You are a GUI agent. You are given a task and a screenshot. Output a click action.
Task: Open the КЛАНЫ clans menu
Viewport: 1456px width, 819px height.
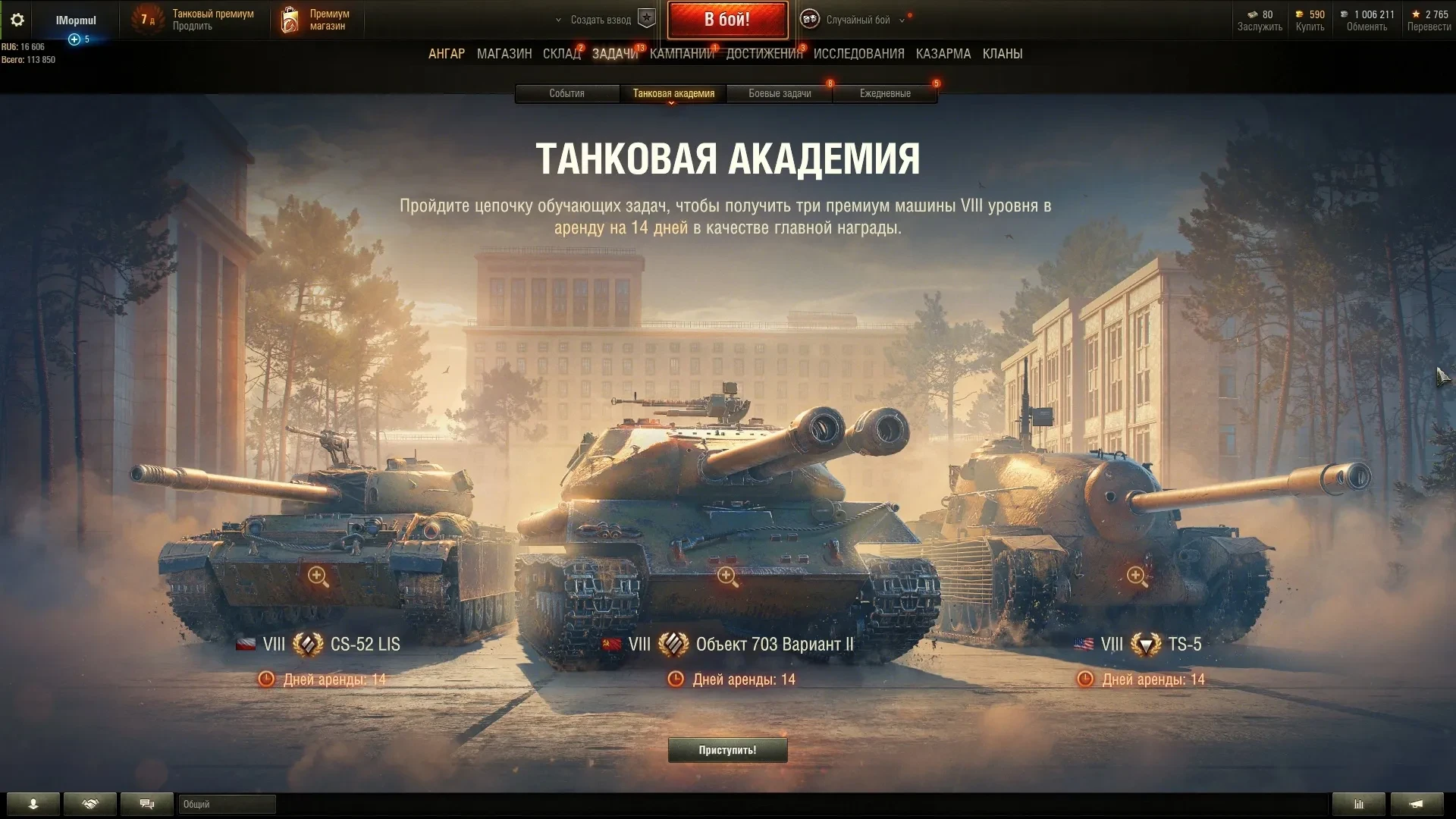1002,54
